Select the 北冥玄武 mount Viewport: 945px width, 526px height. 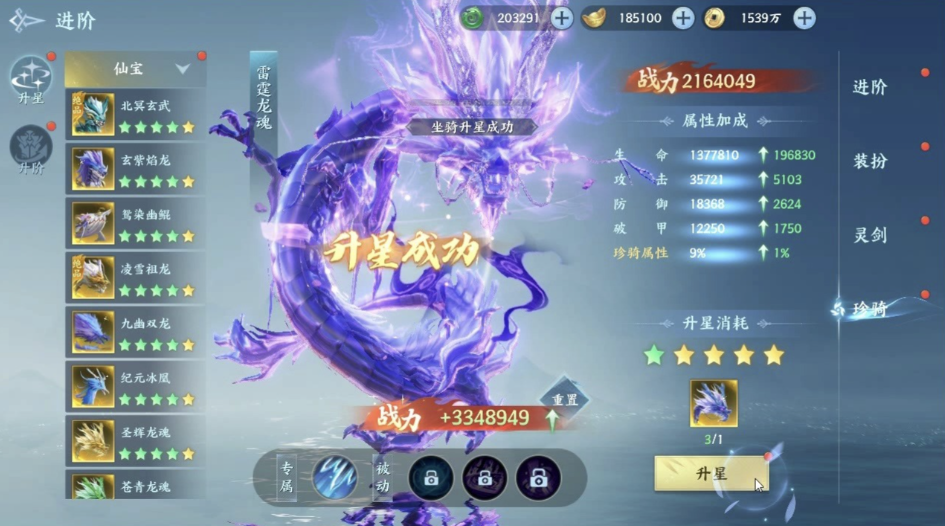click(135, 115)
